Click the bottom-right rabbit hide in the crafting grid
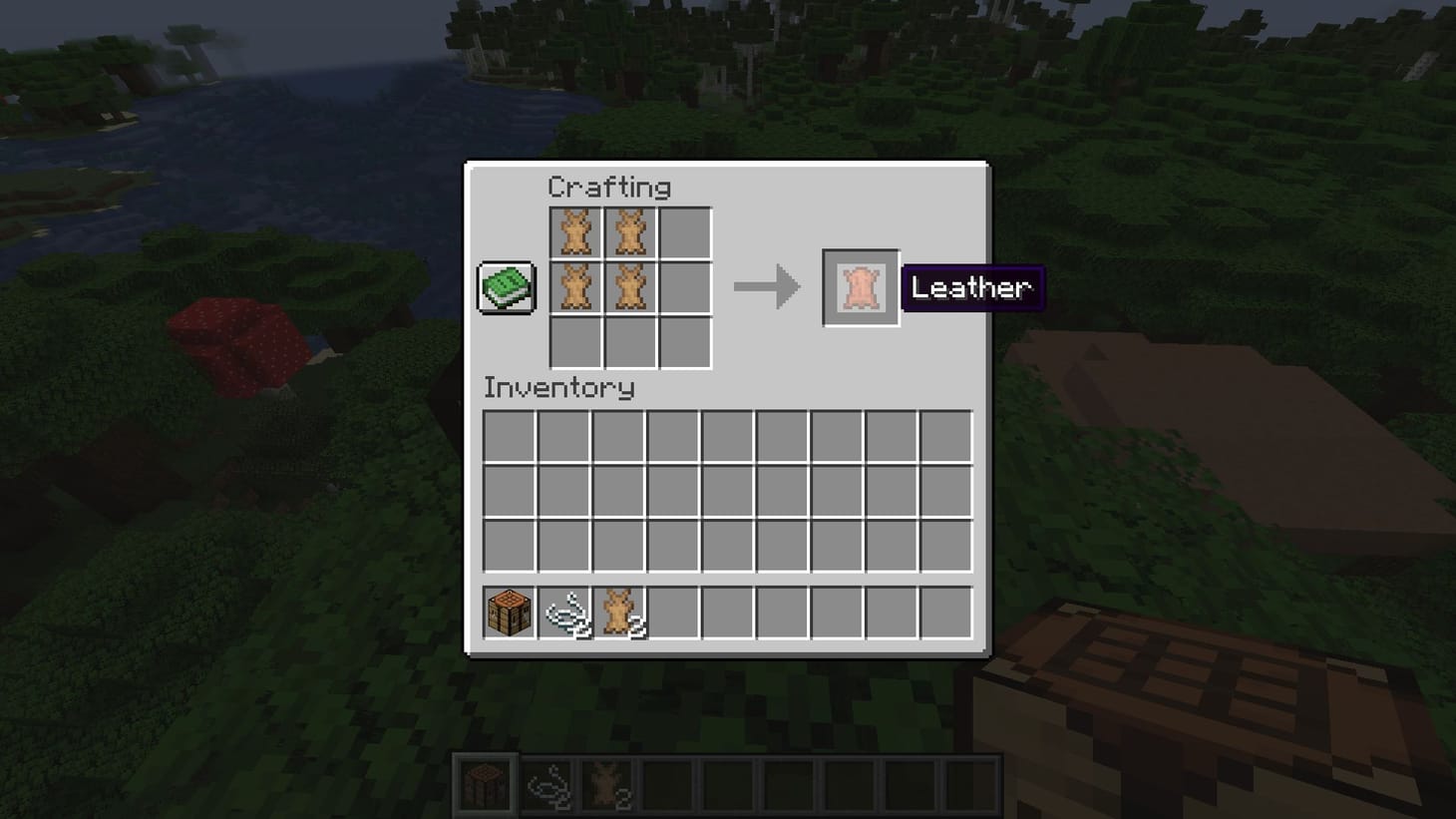 [x=632, y=287]
